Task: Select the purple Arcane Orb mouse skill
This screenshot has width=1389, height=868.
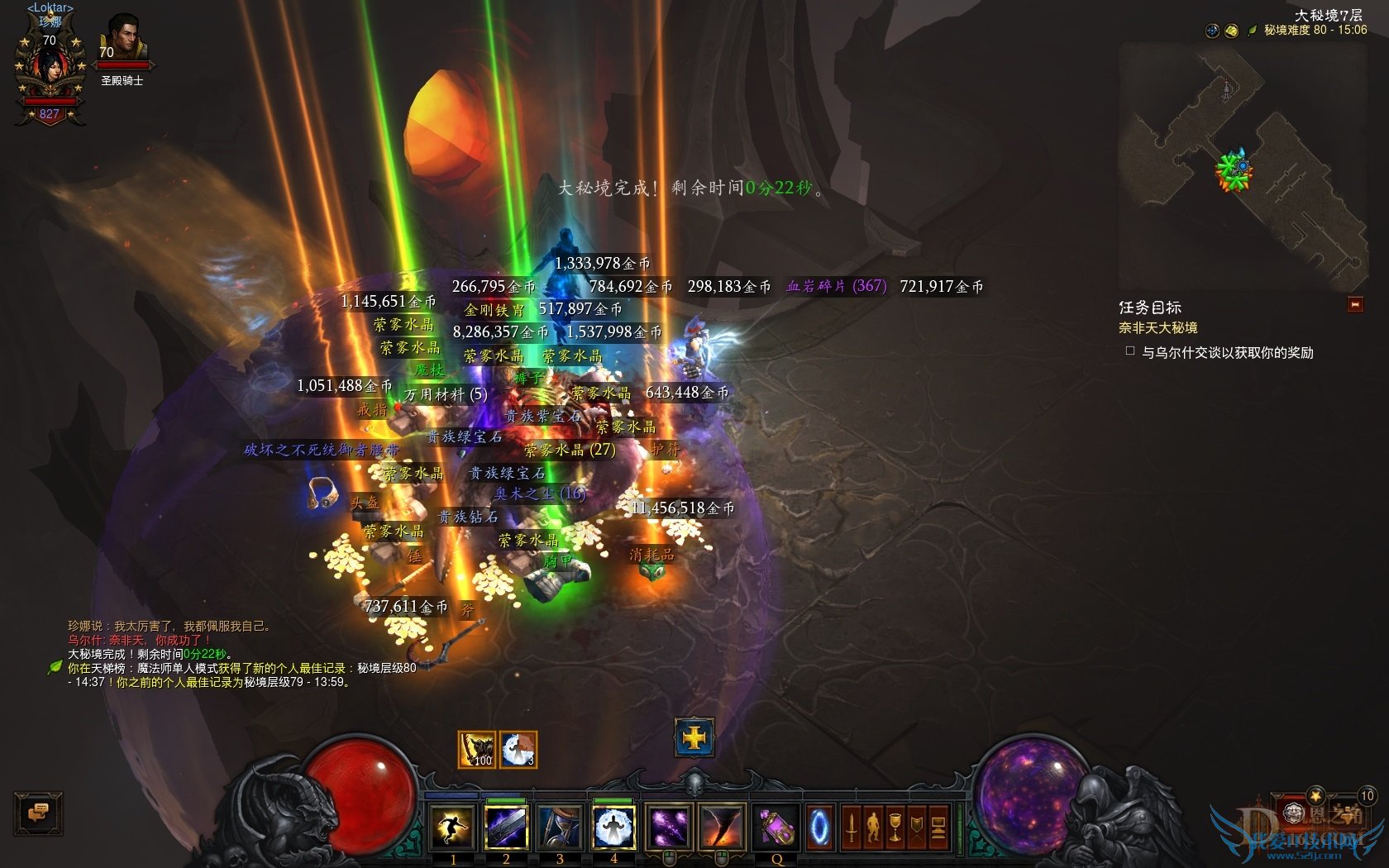Action: 669,827
